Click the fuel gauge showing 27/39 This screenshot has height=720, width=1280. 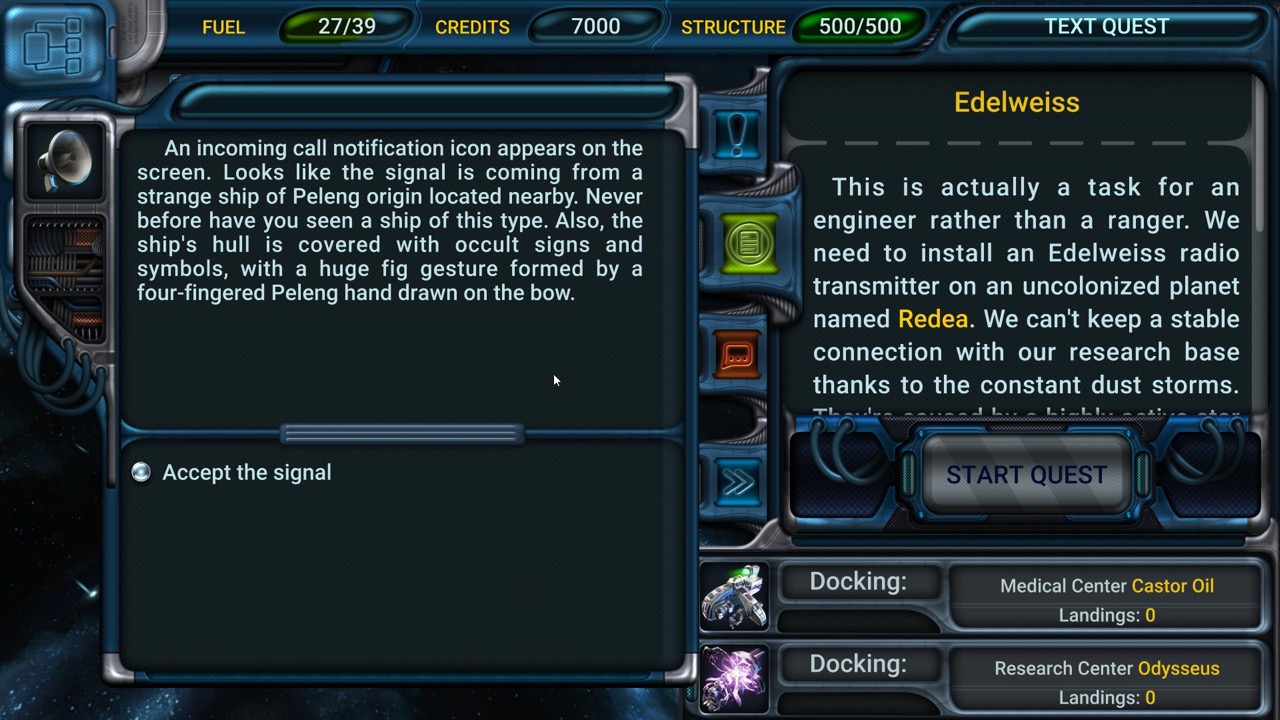[345, 27]
